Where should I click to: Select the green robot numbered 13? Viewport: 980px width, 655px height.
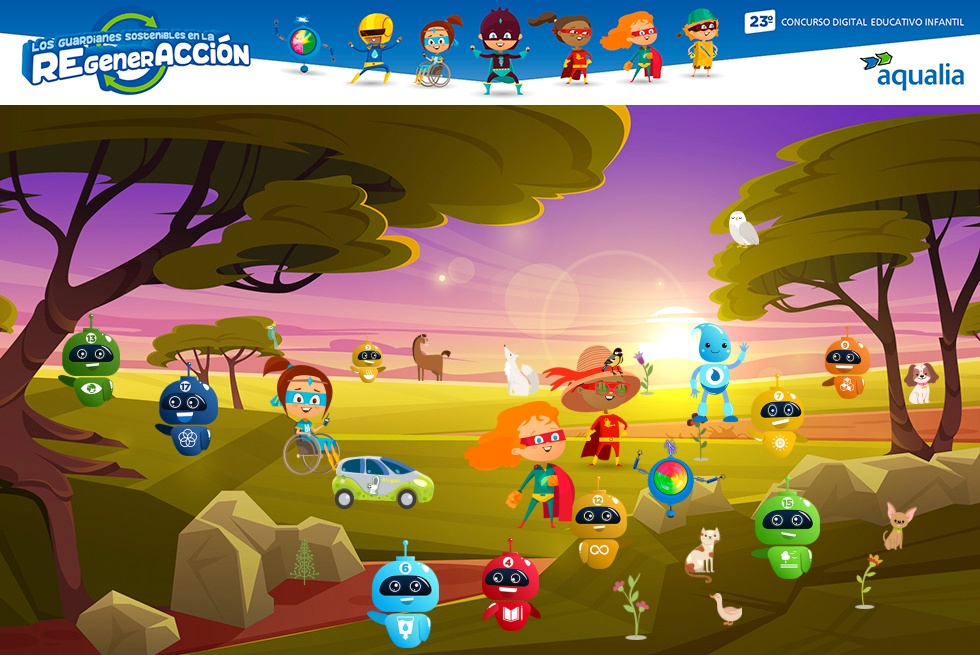click(x=90, y=364)
